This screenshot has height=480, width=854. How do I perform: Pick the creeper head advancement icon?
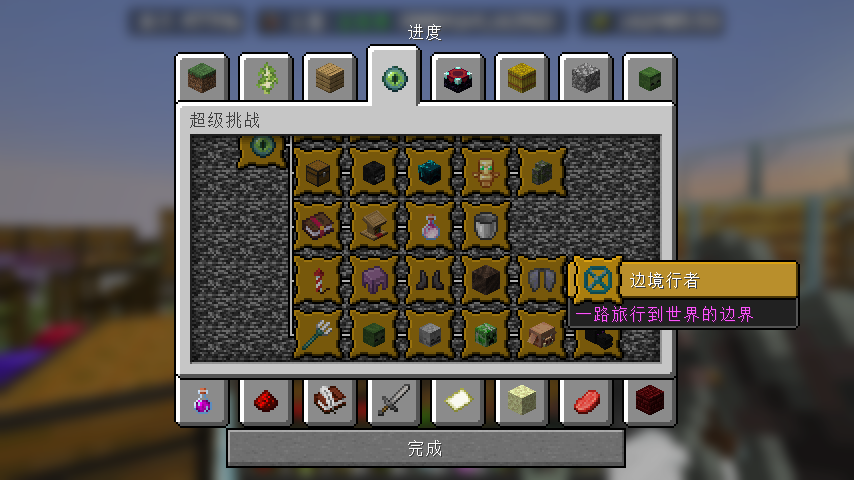tap(487, 335)
